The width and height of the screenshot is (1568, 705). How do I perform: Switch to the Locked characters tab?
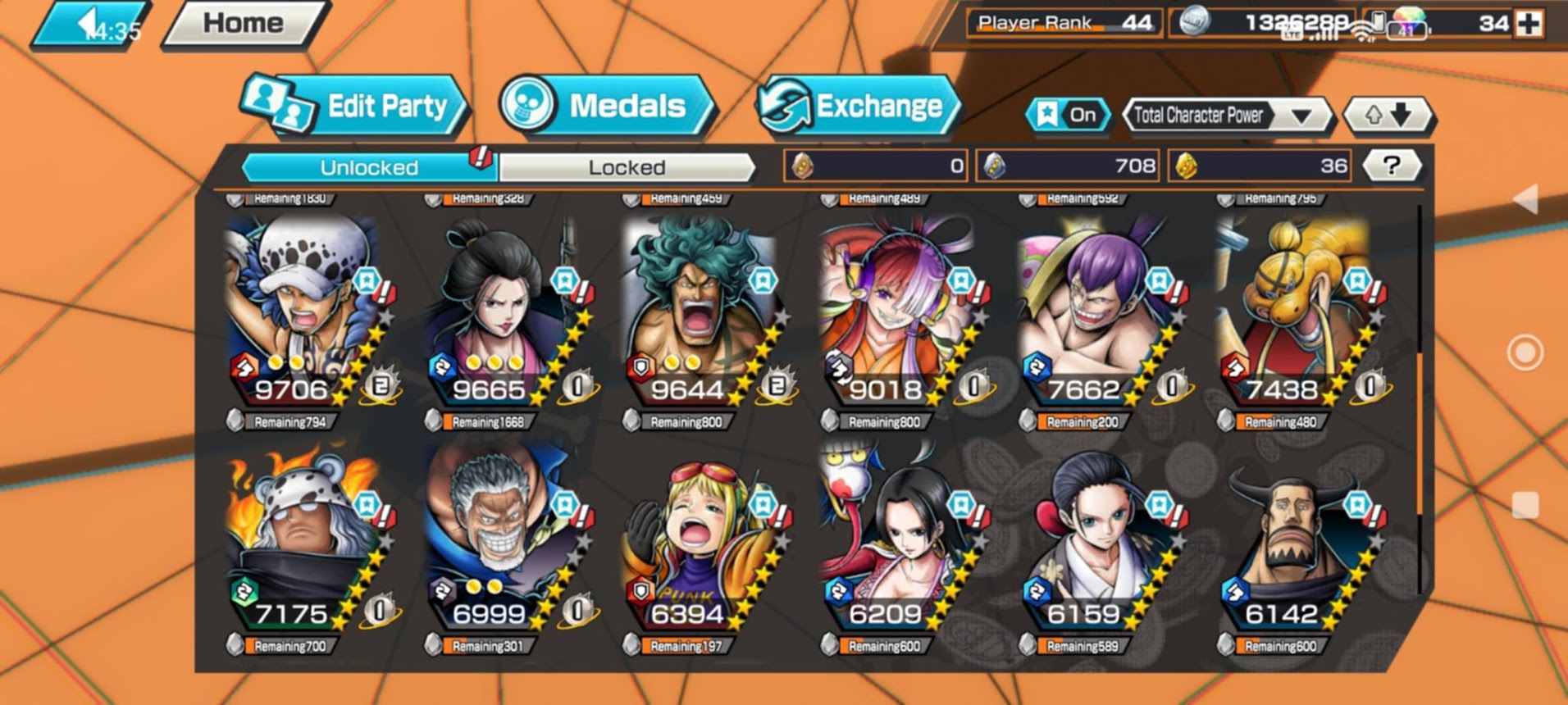point(627,167)
